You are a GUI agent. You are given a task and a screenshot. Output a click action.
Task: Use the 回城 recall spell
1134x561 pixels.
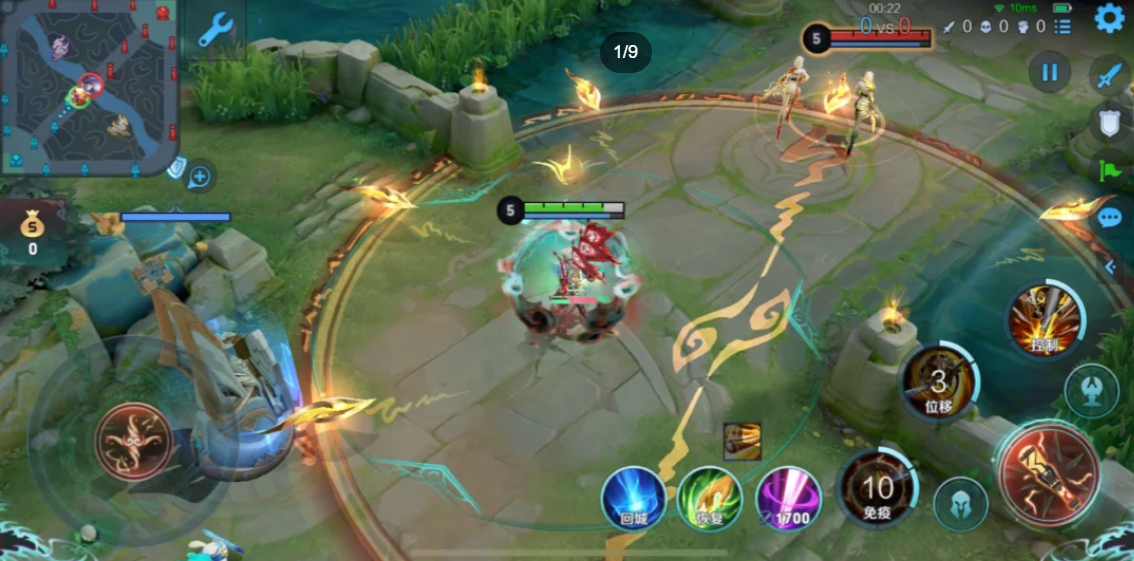(x=633, y=497)
